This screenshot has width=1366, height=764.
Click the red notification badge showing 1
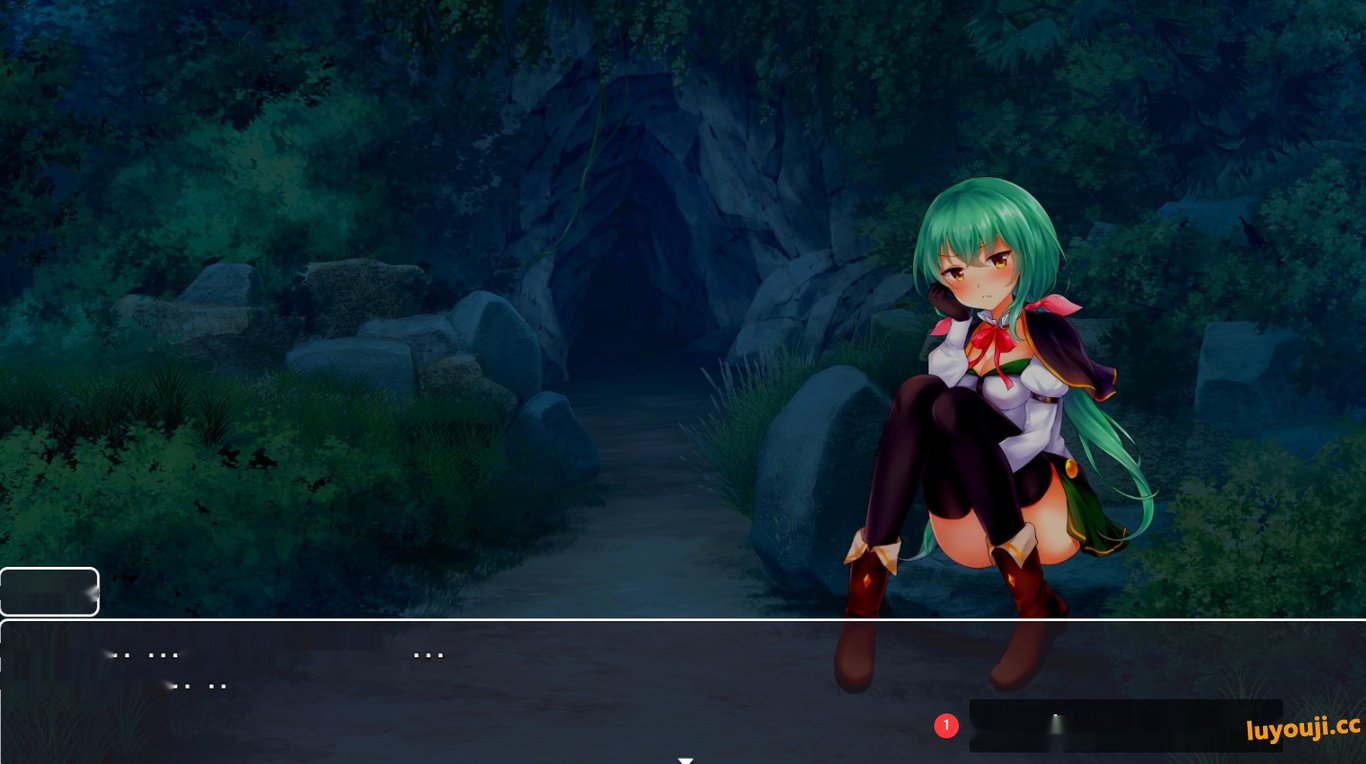pos(947,725)
